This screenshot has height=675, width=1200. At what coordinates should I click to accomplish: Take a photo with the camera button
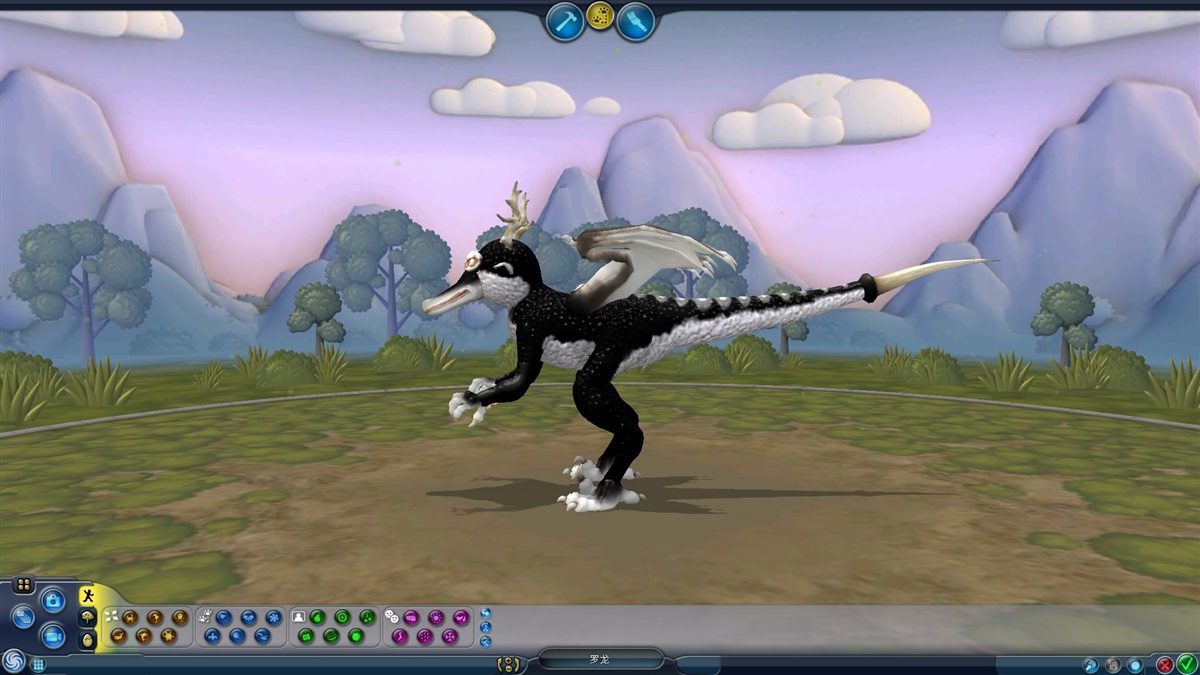pos(53,600)
